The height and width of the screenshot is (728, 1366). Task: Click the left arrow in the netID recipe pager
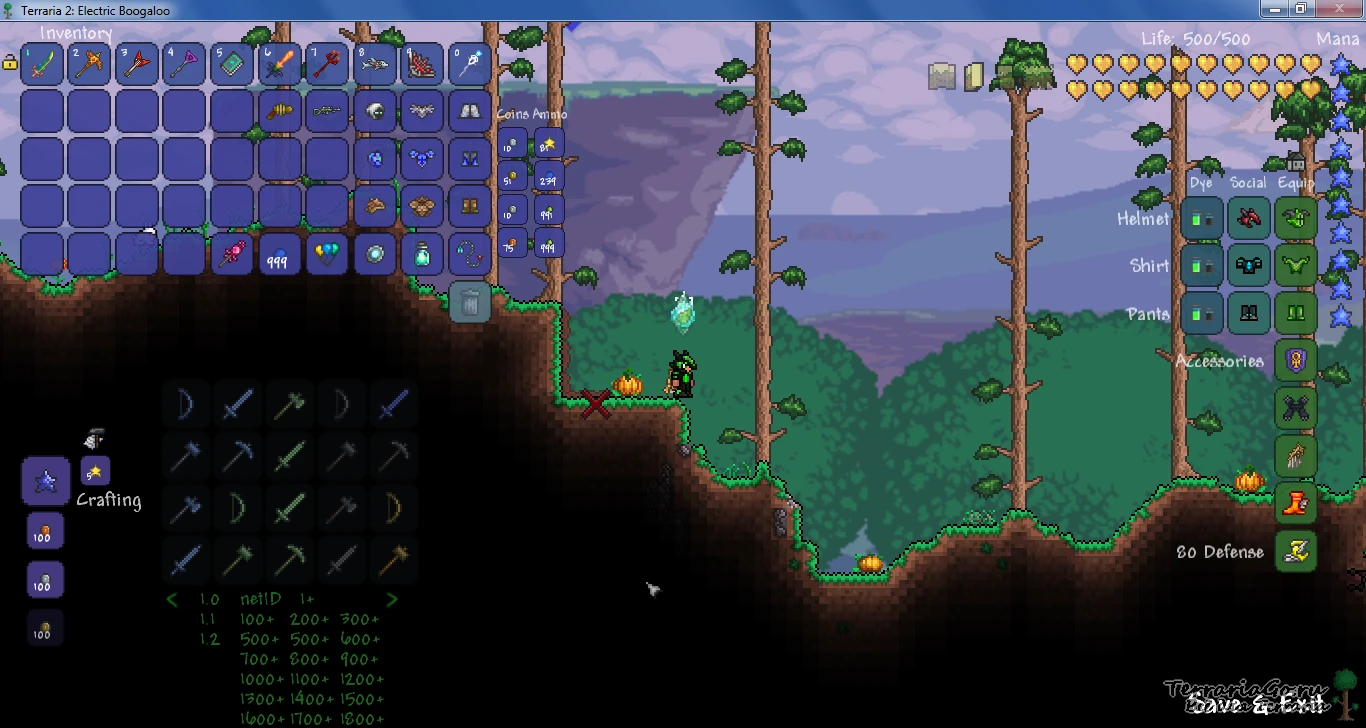pyautogui.click(x=171, y=598)
